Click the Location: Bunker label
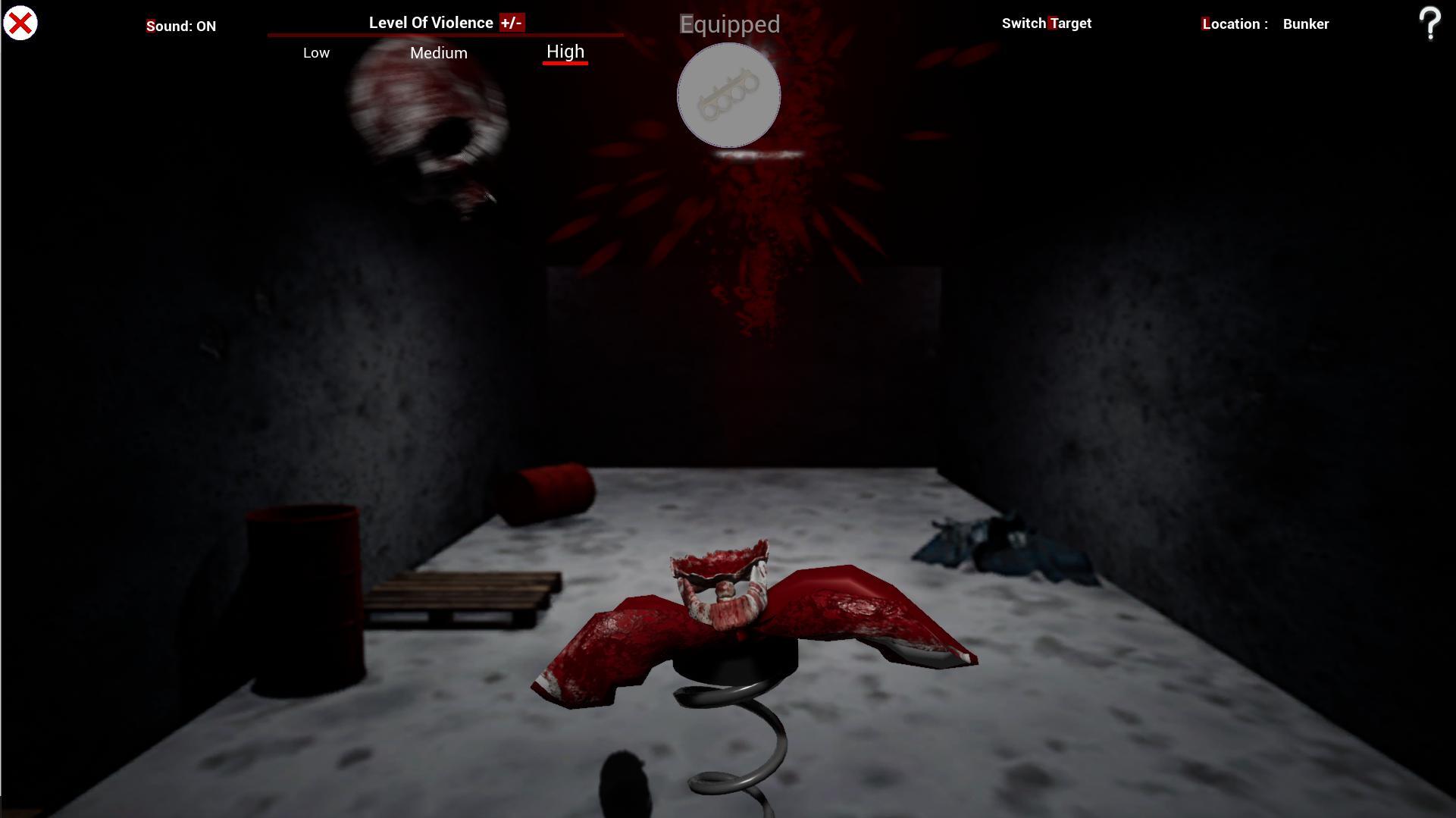 pos(1264,24)
